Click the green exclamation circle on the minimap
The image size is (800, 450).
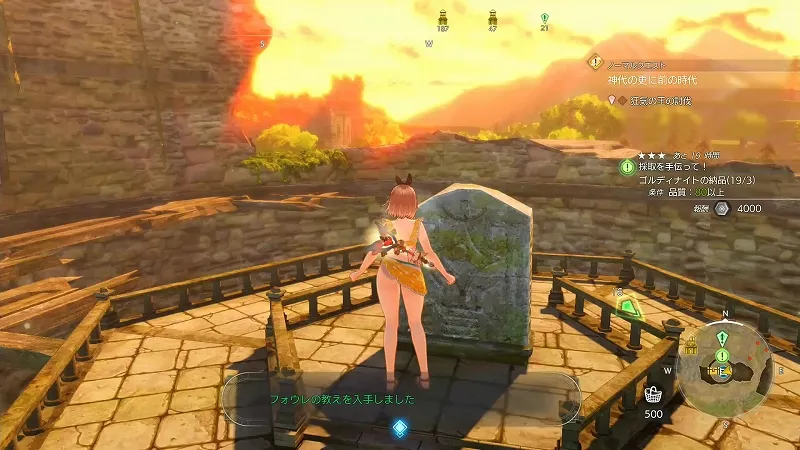pos(722,355)
